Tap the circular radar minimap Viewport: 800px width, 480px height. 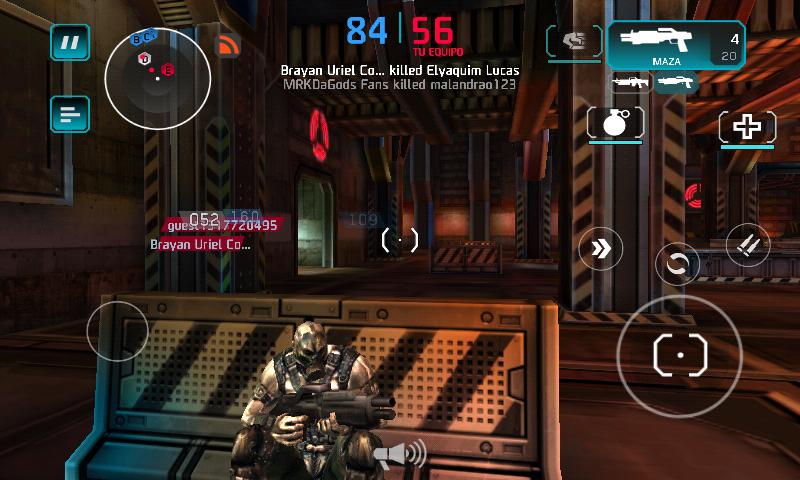[x=157, y=79]
